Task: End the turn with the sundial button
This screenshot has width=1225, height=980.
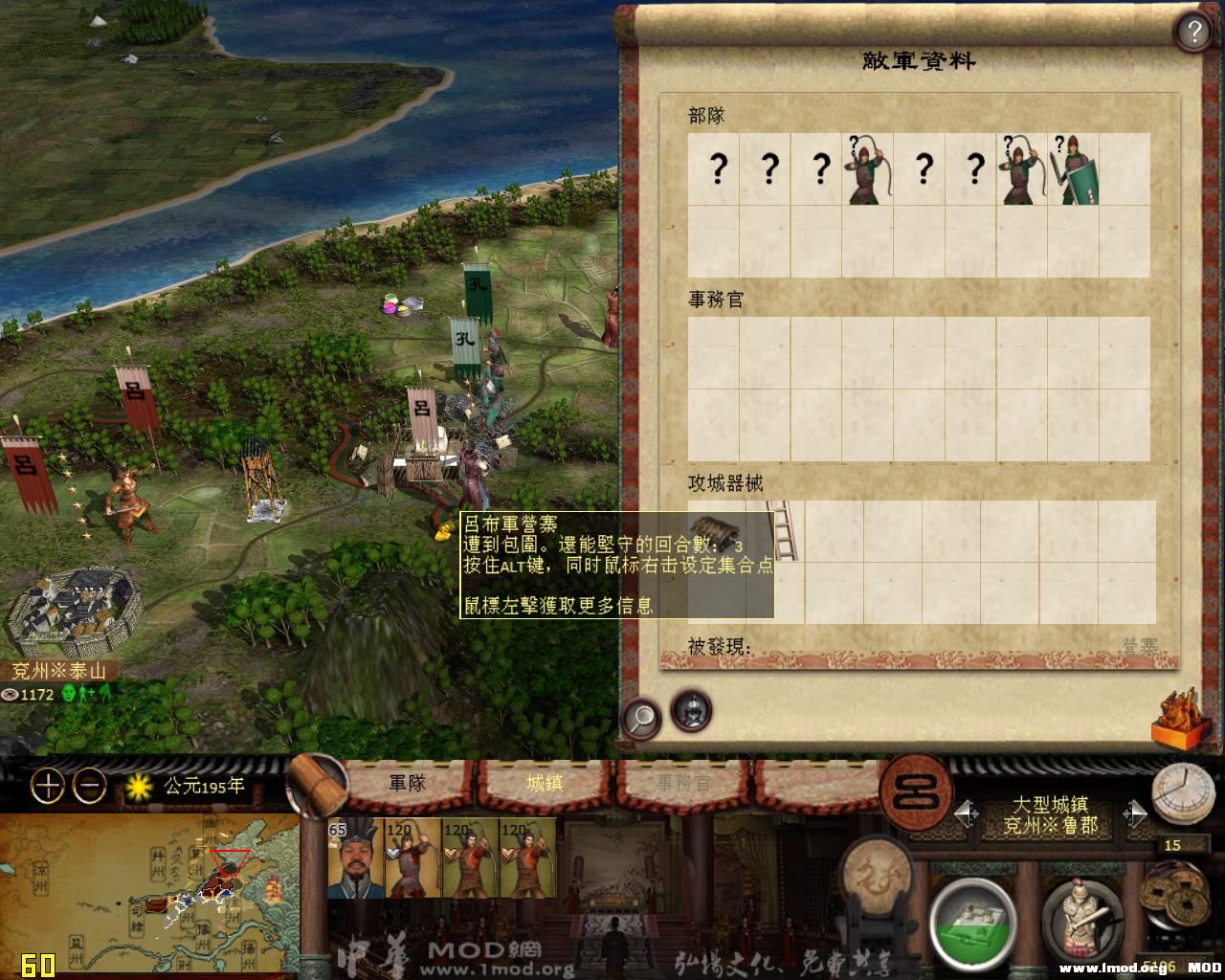Action: click(x=1183, y=792)
